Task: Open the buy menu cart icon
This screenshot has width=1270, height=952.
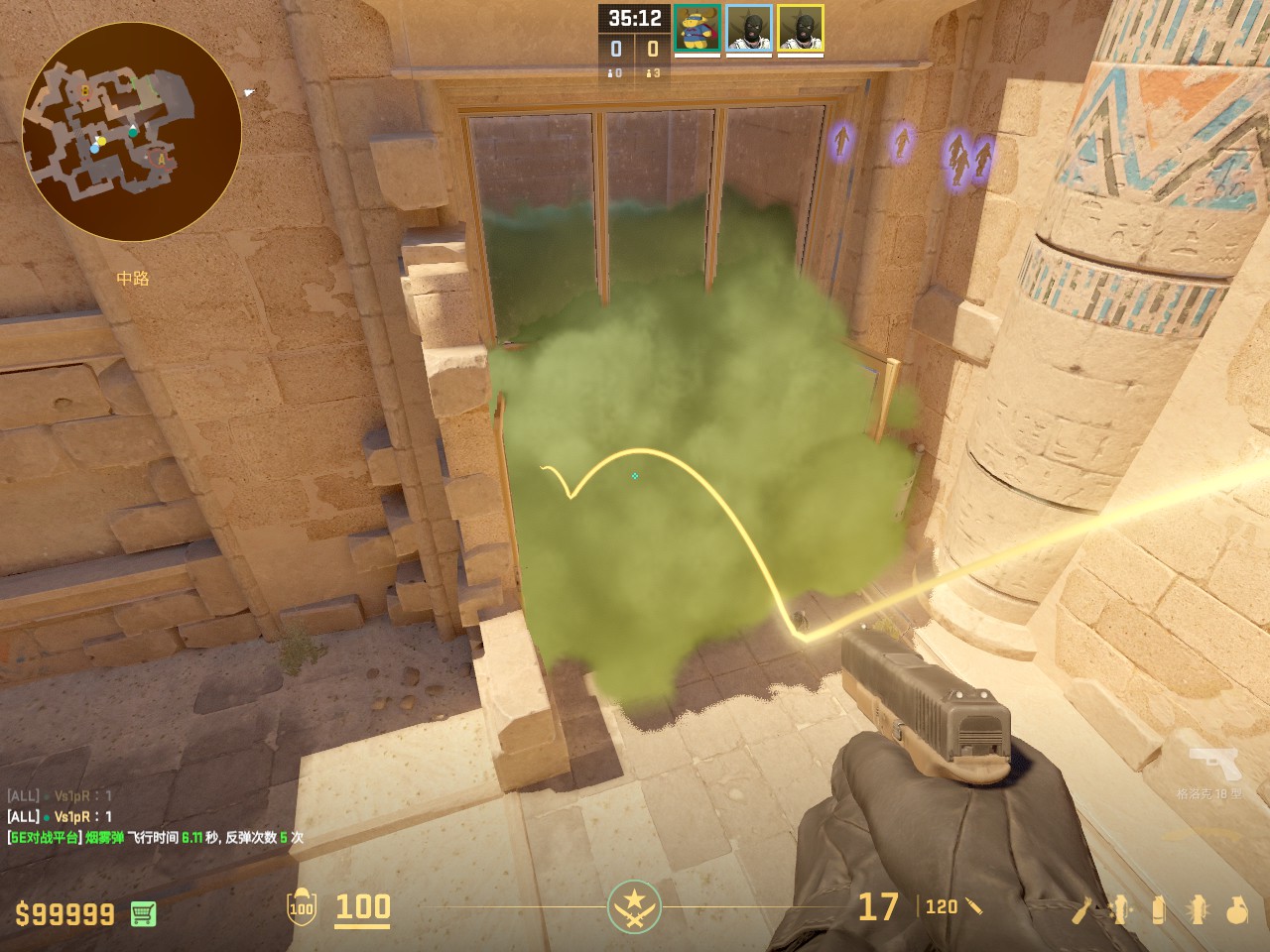Action: [143, 913]
